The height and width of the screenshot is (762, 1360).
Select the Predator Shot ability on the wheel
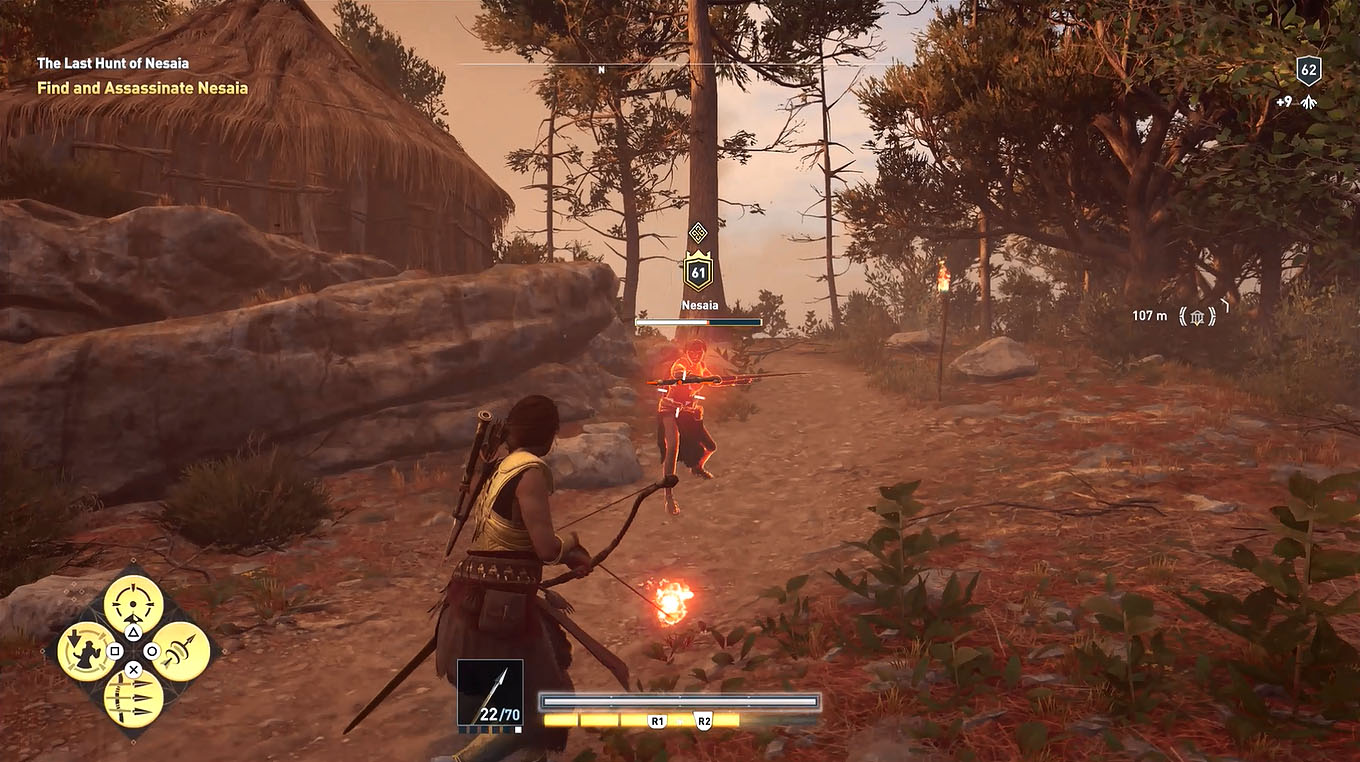click(x=133, y=602)
